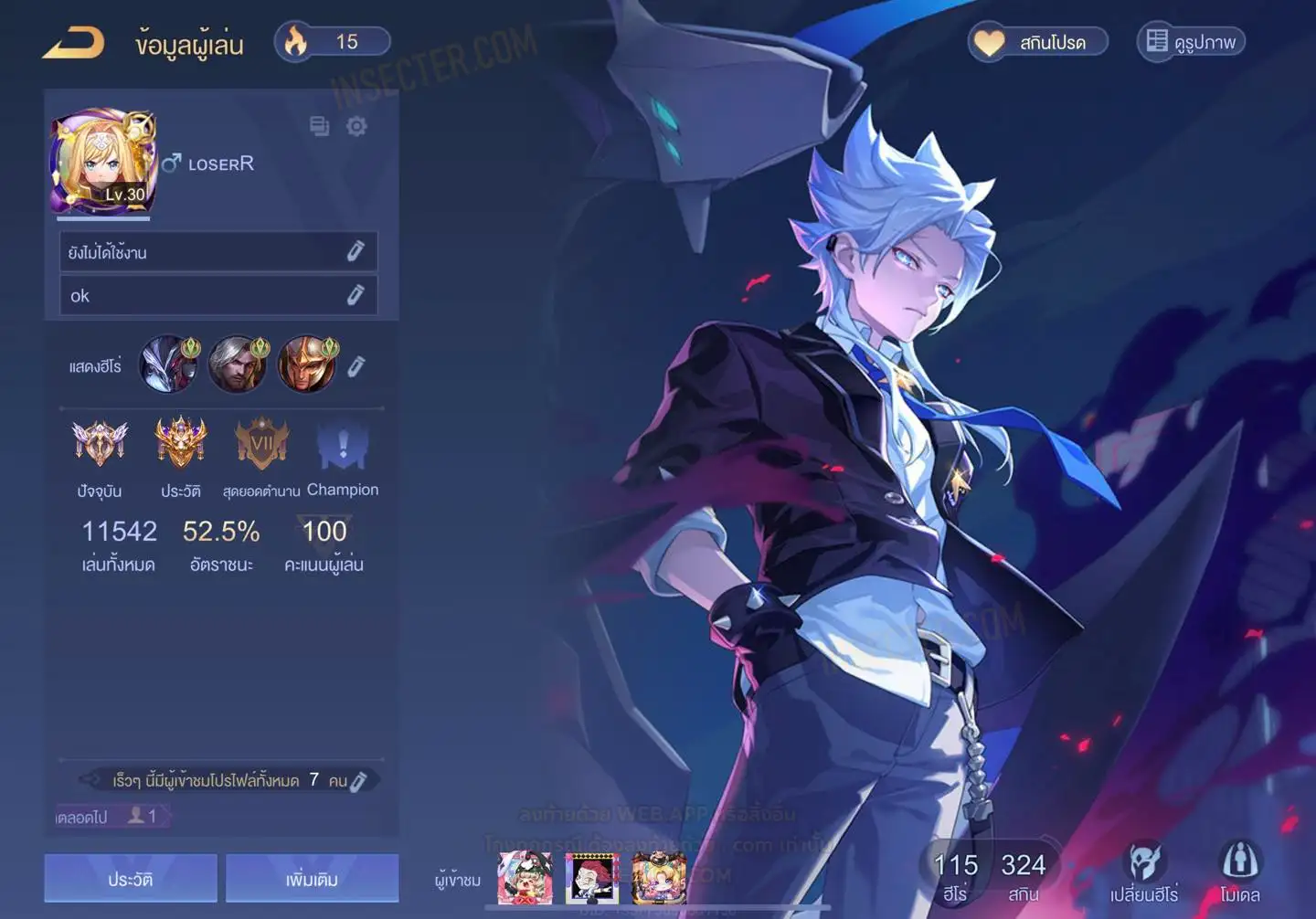Select the สุดยอดตำนาน rank badge
This screenshot has width=1316, height=919.
point(261,445)
